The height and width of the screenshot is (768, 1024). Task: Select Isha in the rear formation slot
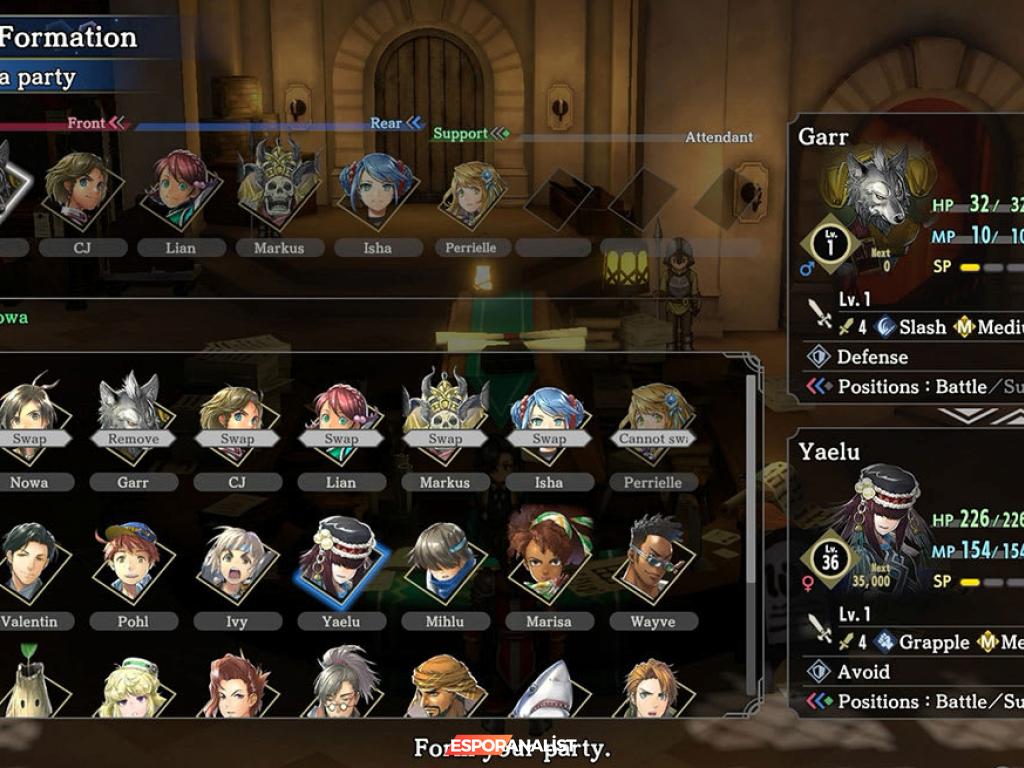click(377, 187)
